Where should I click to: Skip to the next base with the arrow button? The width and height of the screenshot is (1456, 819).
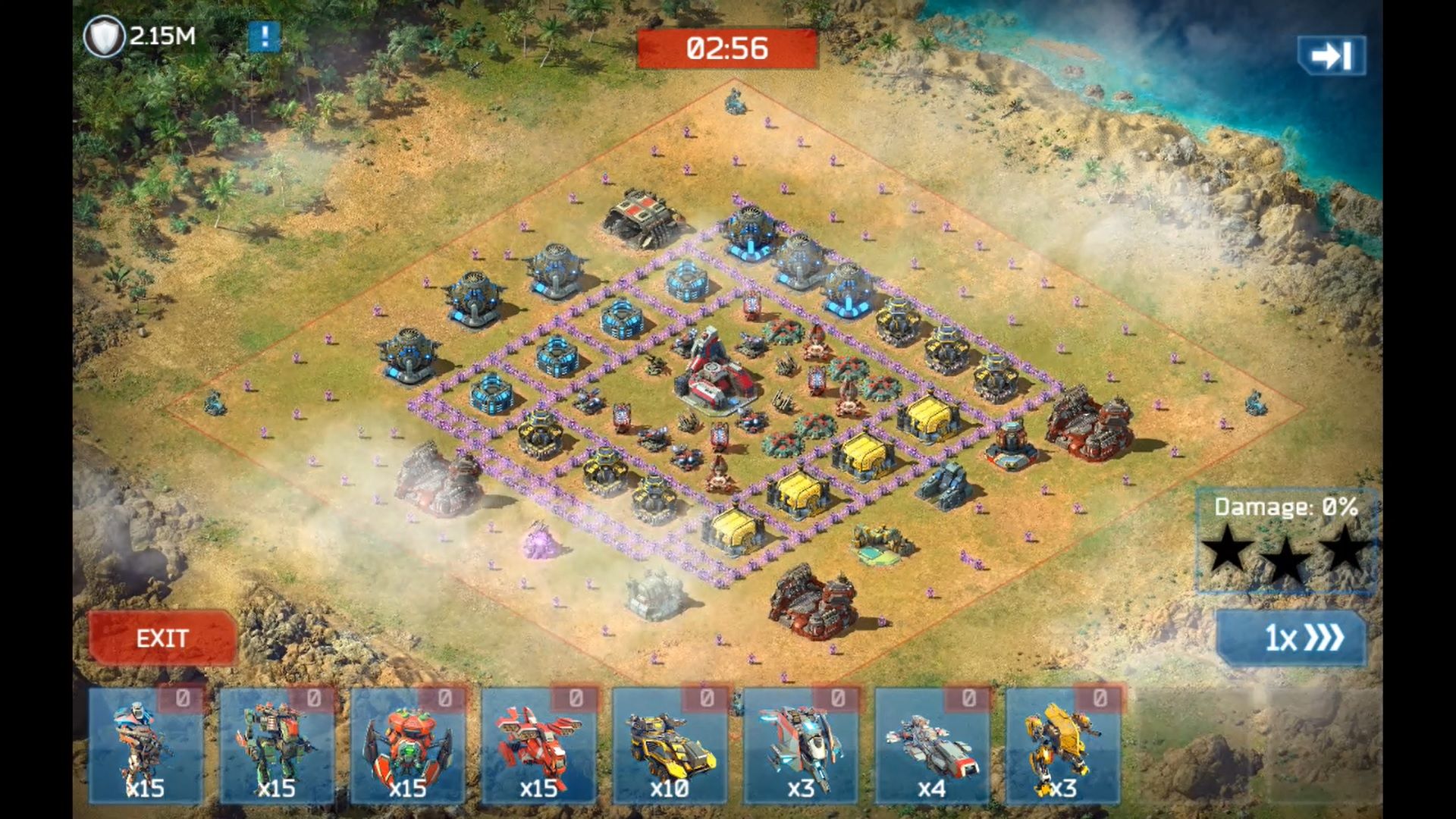pyautogui.click(x=1332, y=55)
